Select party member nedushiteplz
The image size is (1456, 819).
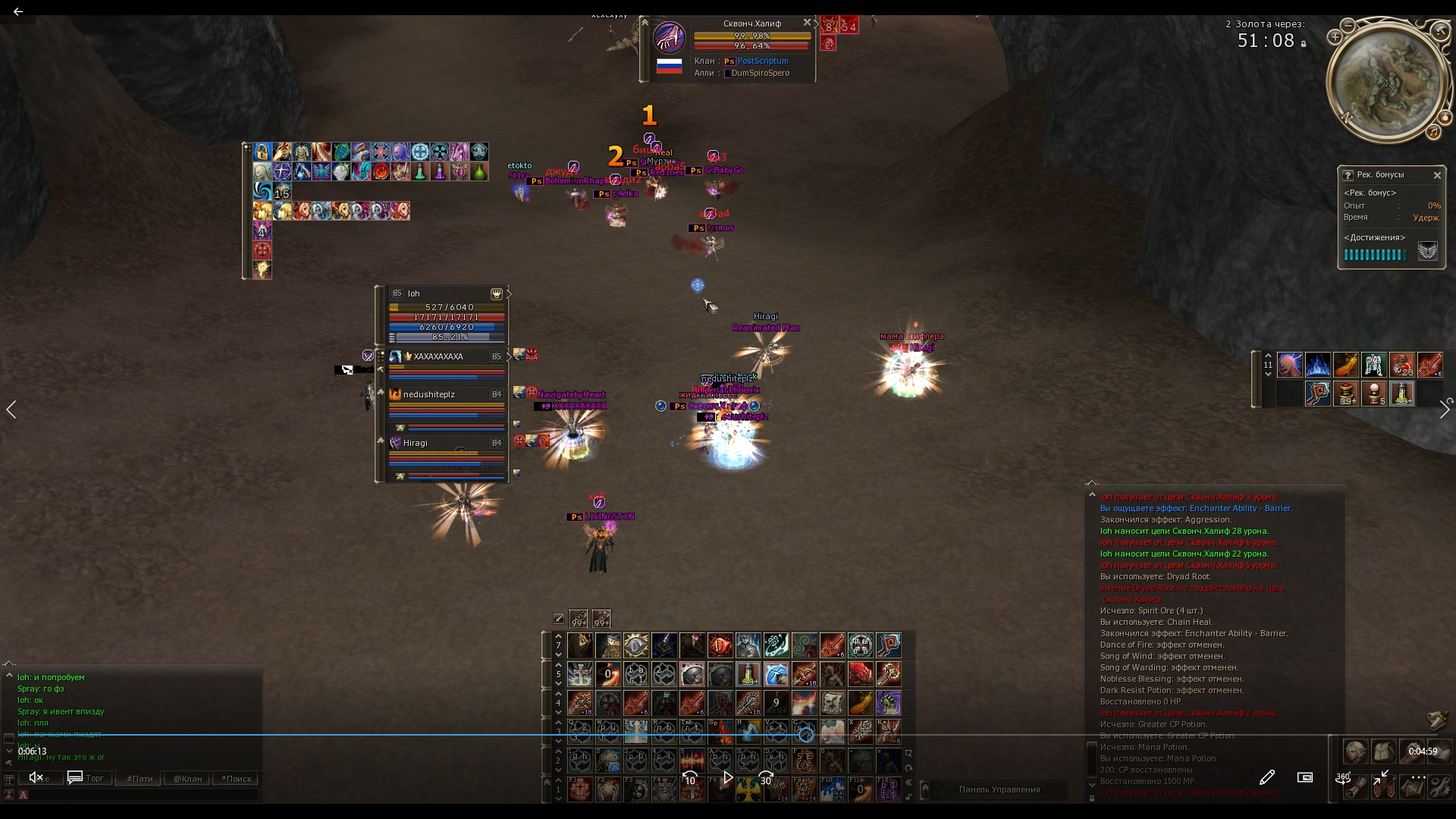coord(429,394)
